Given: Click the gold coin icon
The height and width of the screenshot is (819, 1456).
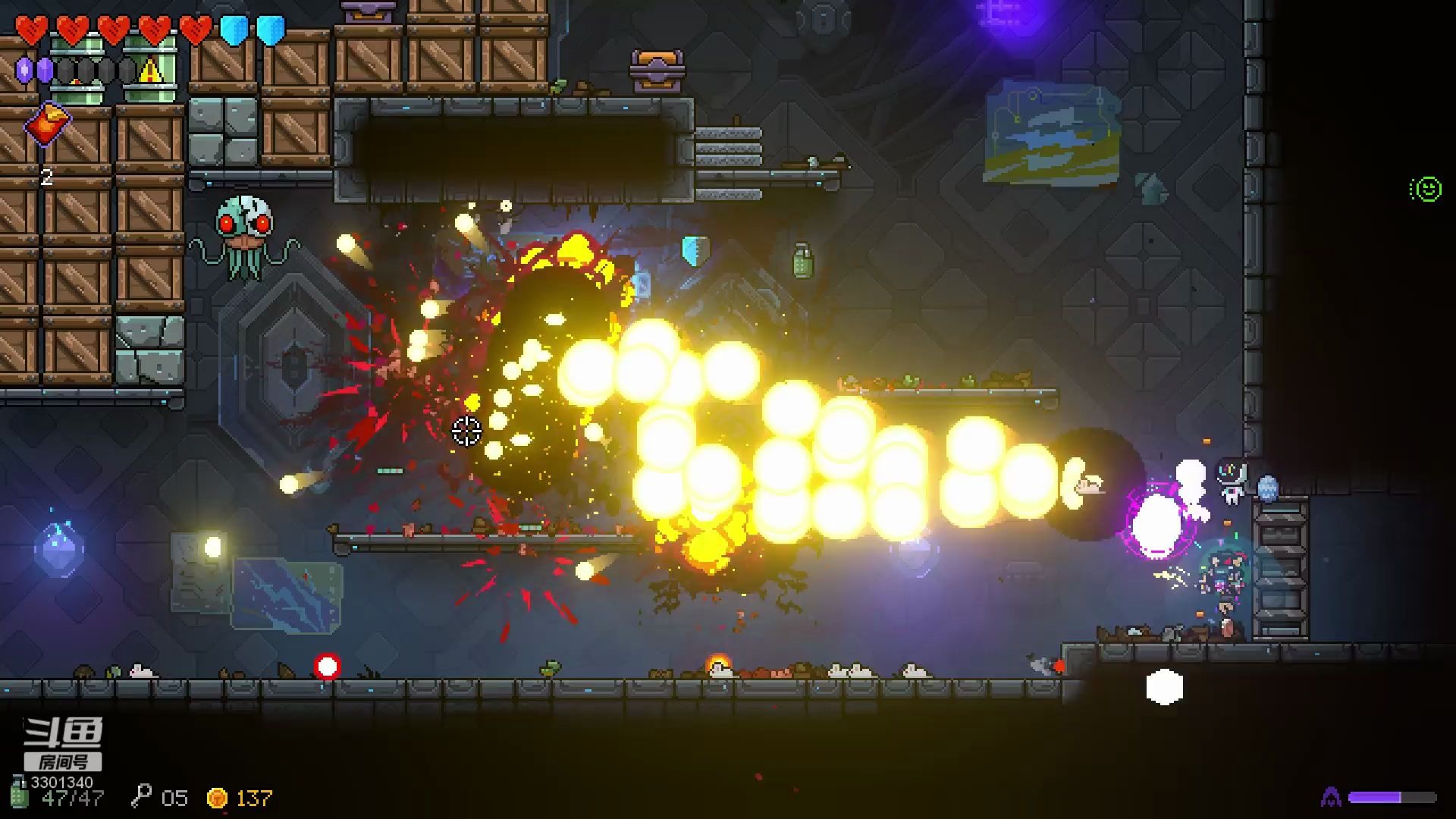Looking at the screenshot, I should point(217,798).
